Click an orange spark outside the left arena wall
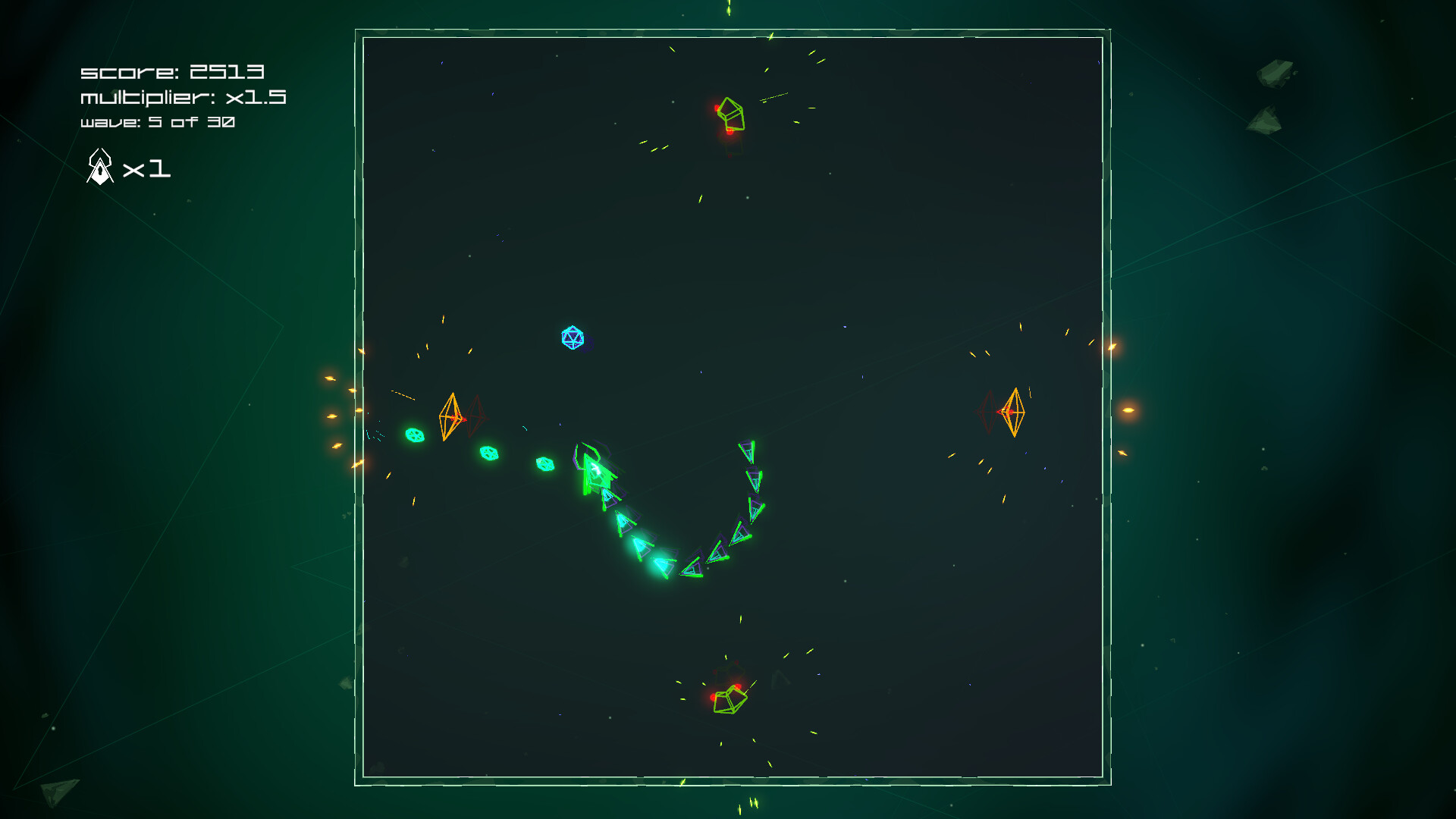 point(334,416)
